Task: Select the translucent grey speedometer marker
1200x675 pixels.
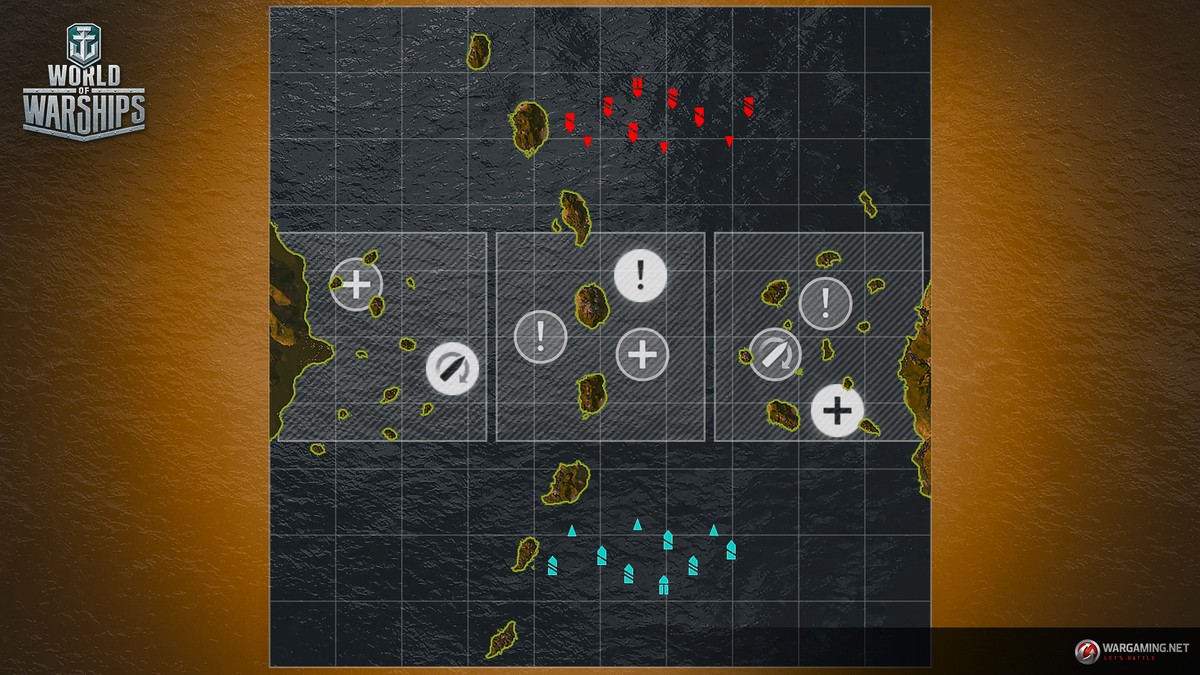Action: coord(775,354)
